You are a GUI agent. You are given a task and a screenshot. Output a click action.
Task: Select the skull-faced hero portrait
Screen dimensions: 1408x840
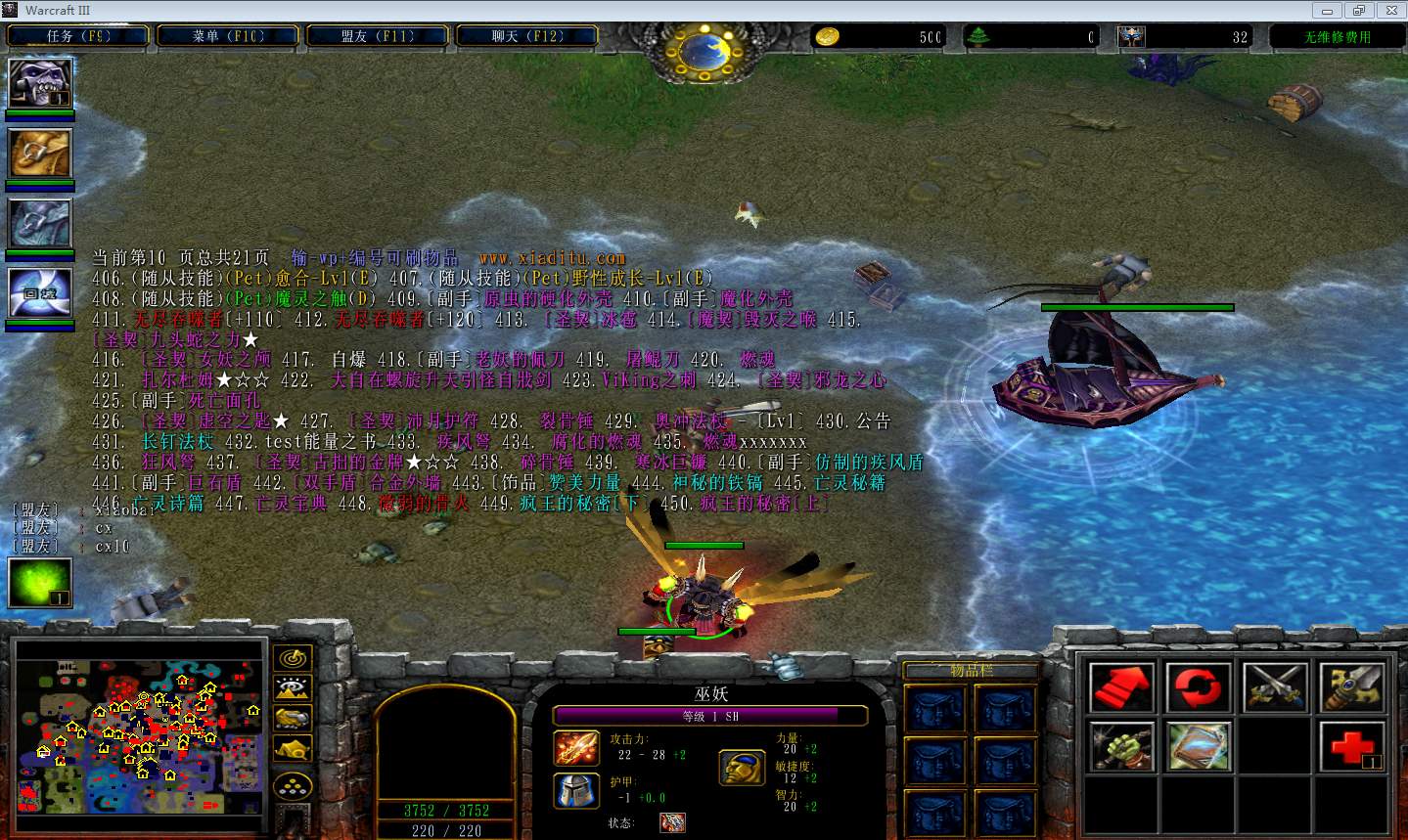40,84
